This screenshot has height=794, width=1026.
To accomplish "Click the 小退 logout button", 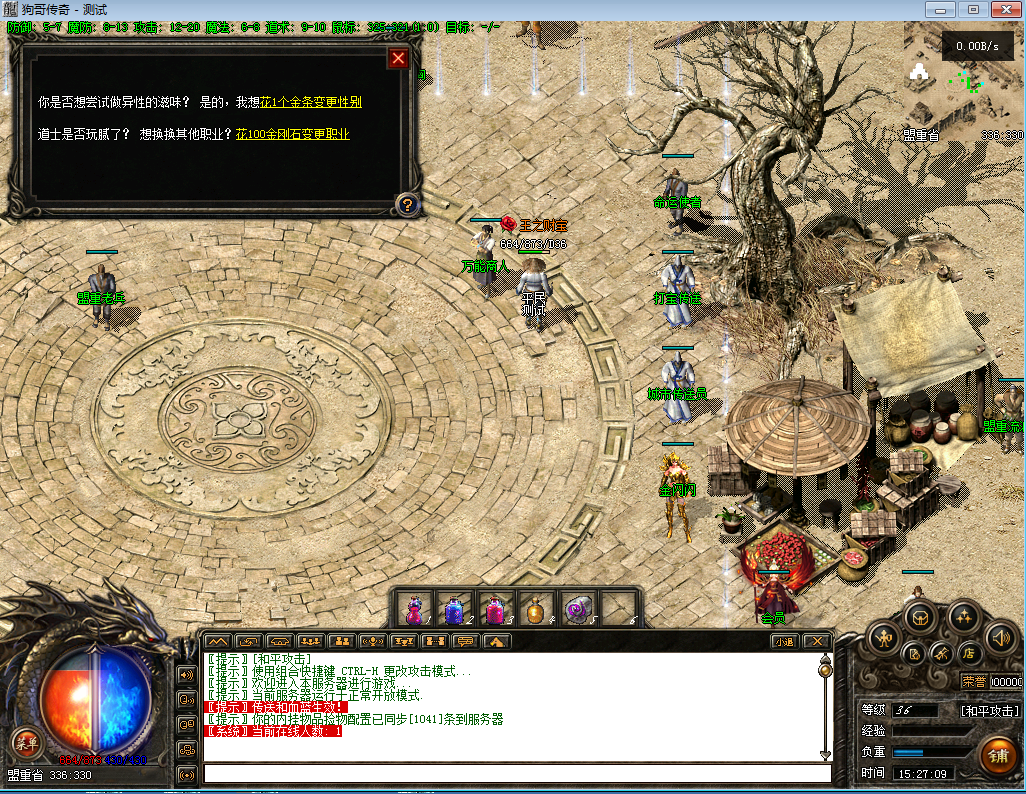I will tap(782, 641).
